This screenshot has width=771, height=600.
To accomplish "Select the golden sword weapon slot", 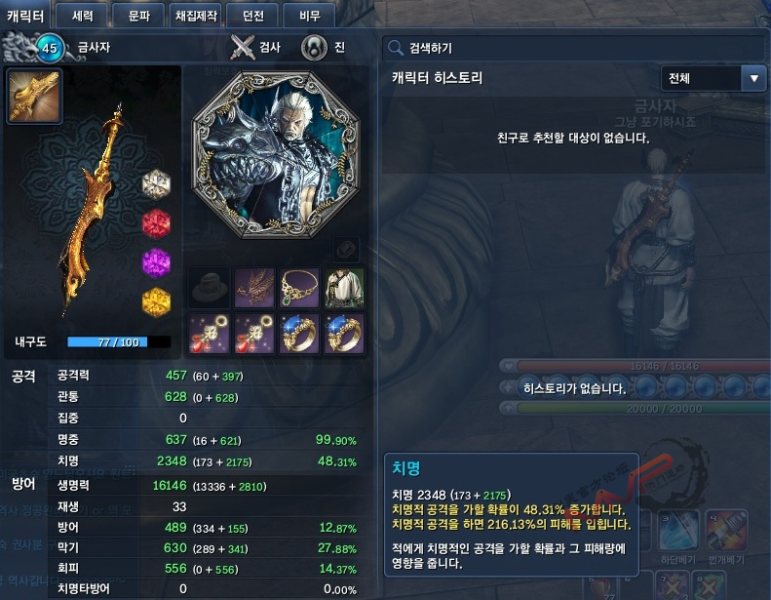I will (x=34, y=96).
